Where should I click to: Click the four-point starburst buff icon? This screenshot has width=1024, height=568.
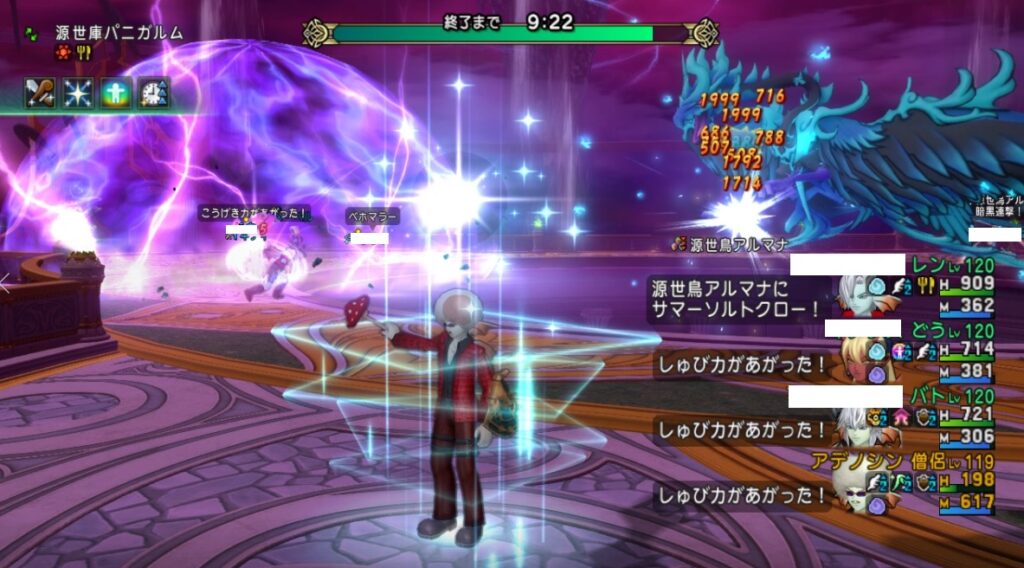(77, 92)
